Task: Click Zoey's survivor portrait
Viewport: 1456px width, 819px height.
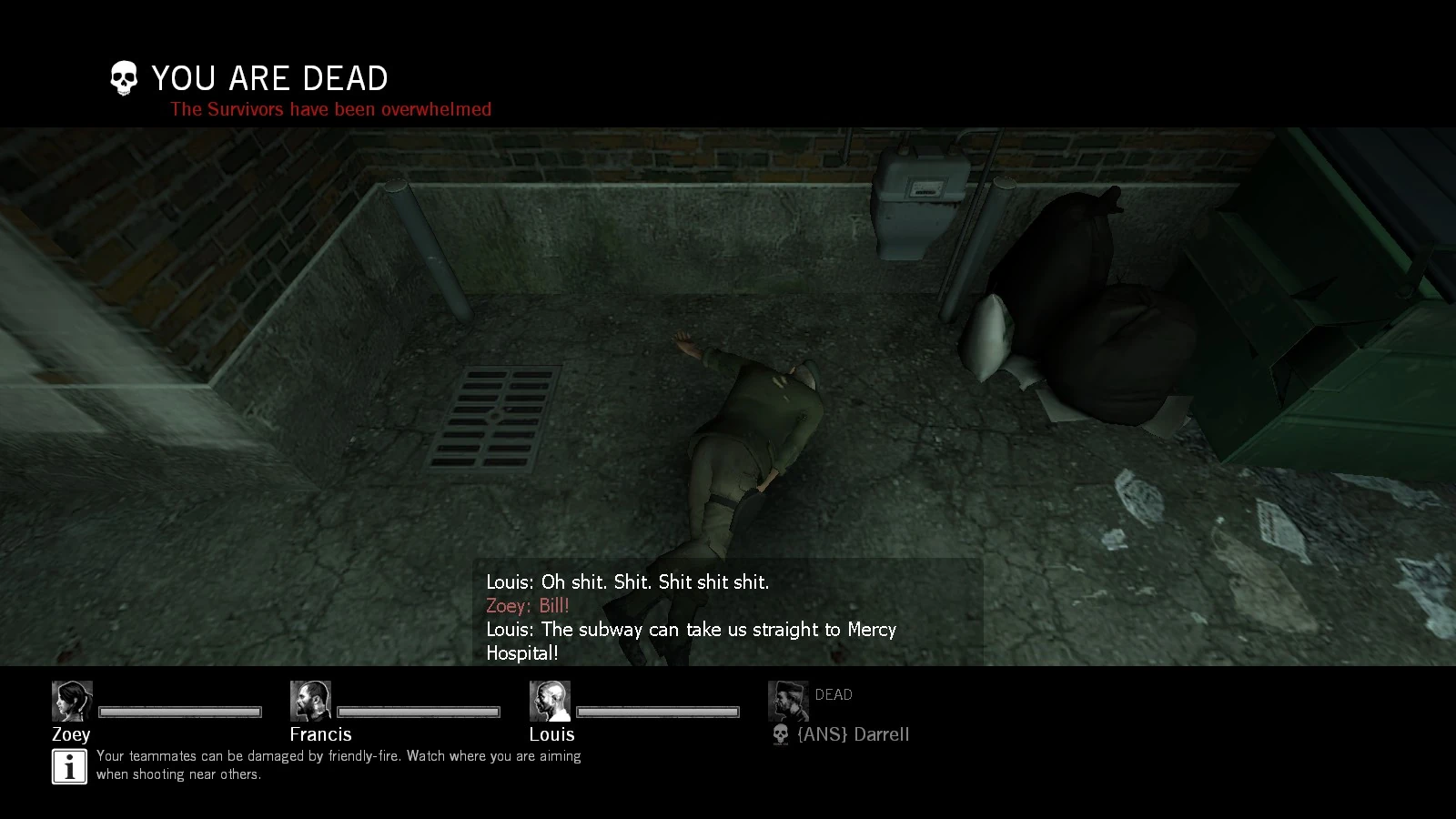Action: (72, 701)
